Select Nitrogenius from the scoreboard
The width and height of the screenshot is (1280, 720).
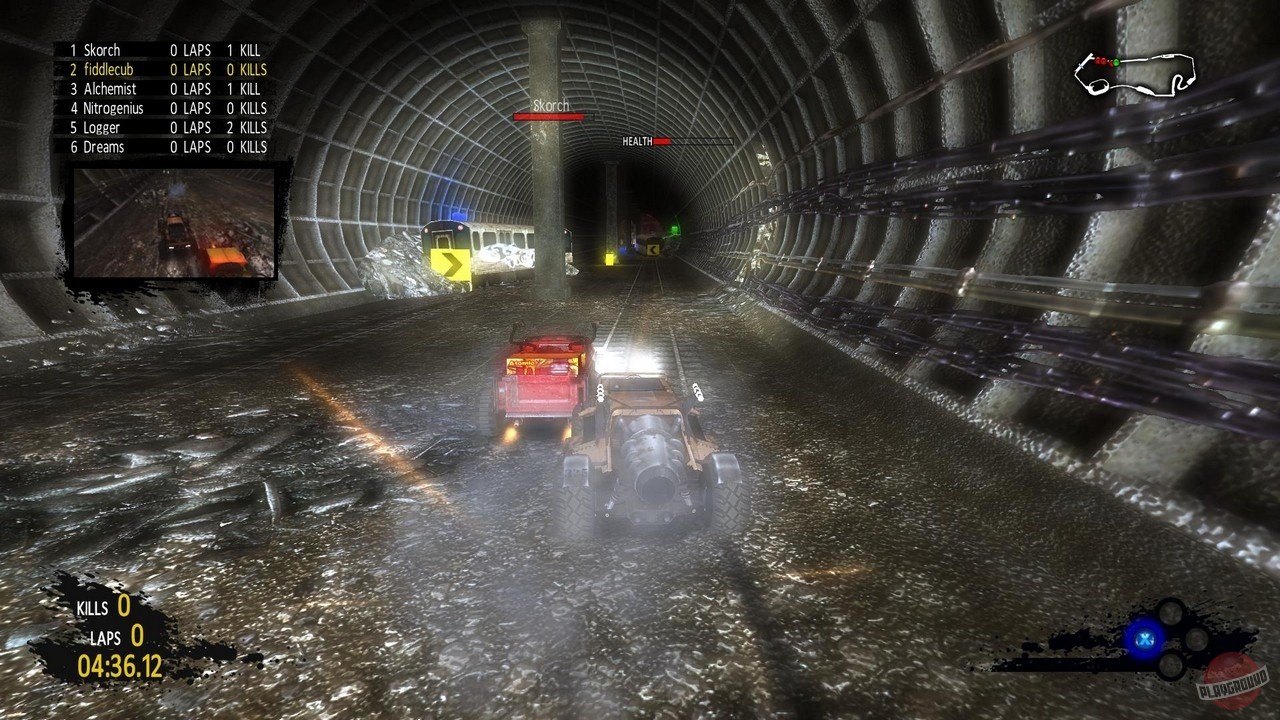[112, 108]
